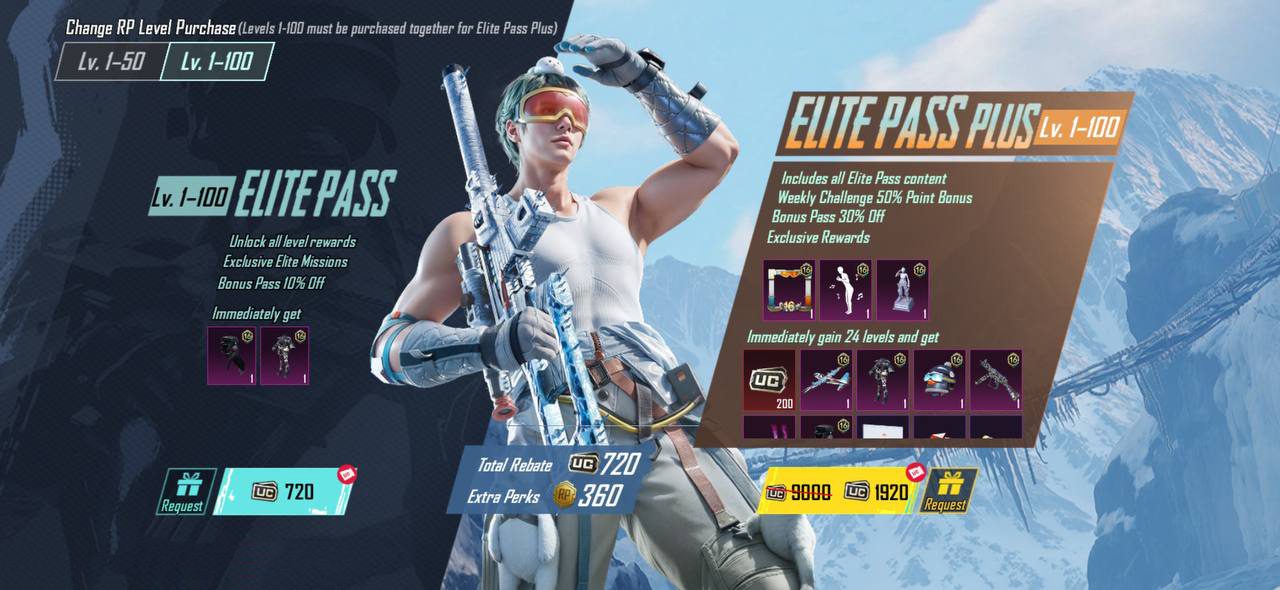Select the 200 UC reward tile
The image size is (1280, 590).
pyautogui.click(x=770, y=379)
